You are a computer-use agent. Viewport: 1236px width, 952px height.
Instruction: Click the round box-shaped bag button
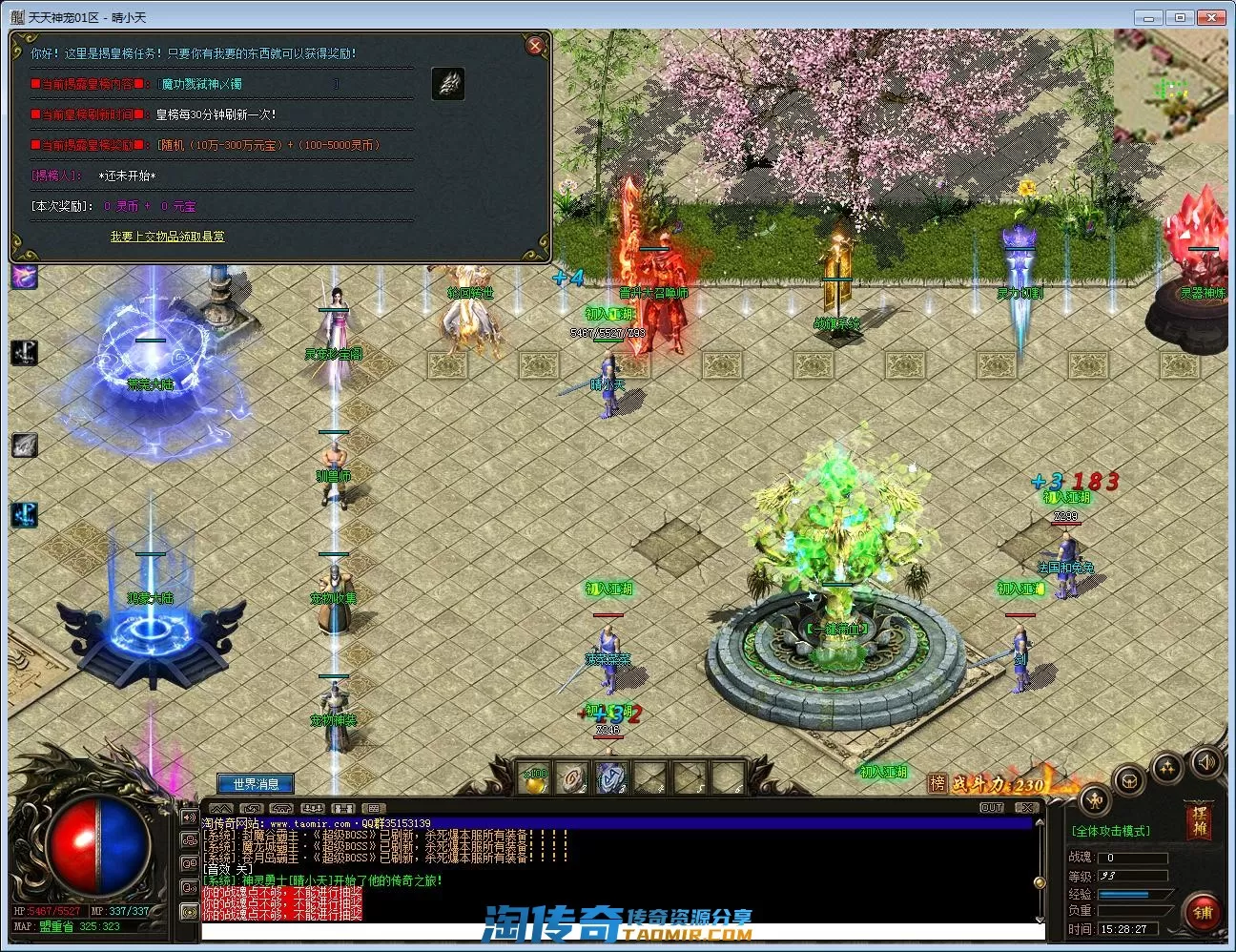click(x=1131, y=781)
